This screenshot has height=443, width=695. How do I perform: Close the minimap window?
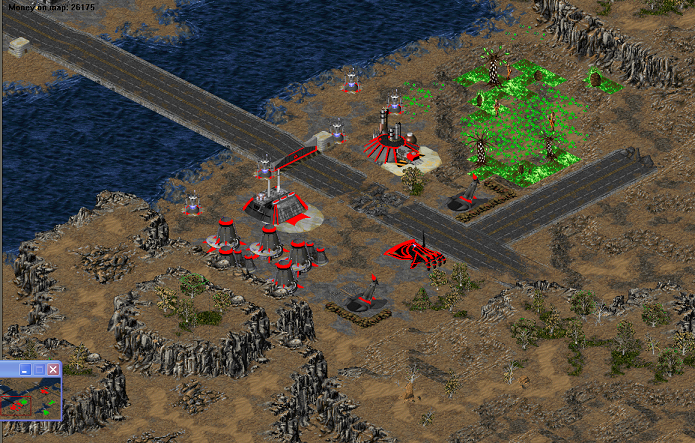tap(54, 369)
